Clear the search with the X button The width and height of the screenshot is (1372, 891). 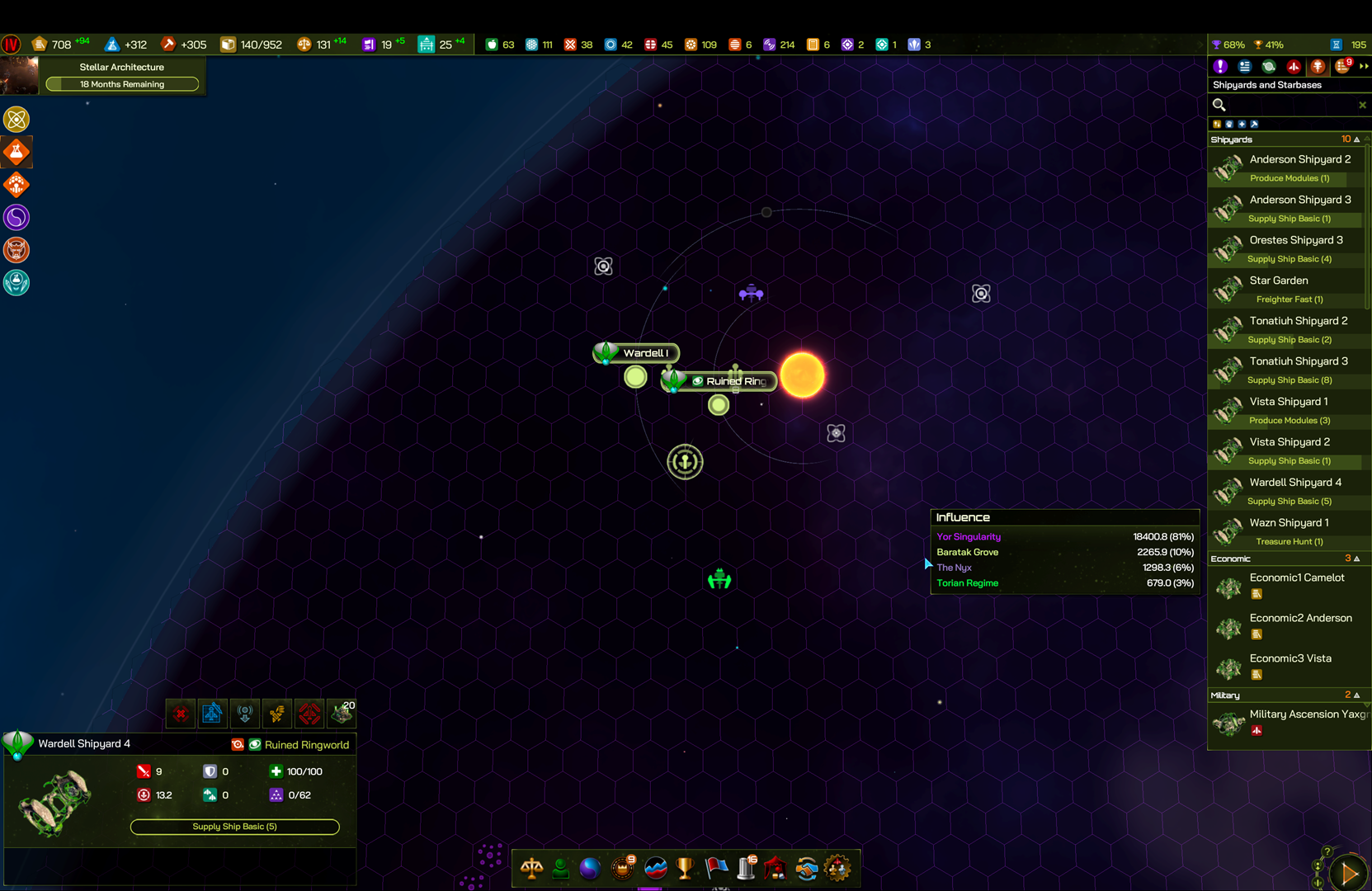click(x=1361, y=105)
